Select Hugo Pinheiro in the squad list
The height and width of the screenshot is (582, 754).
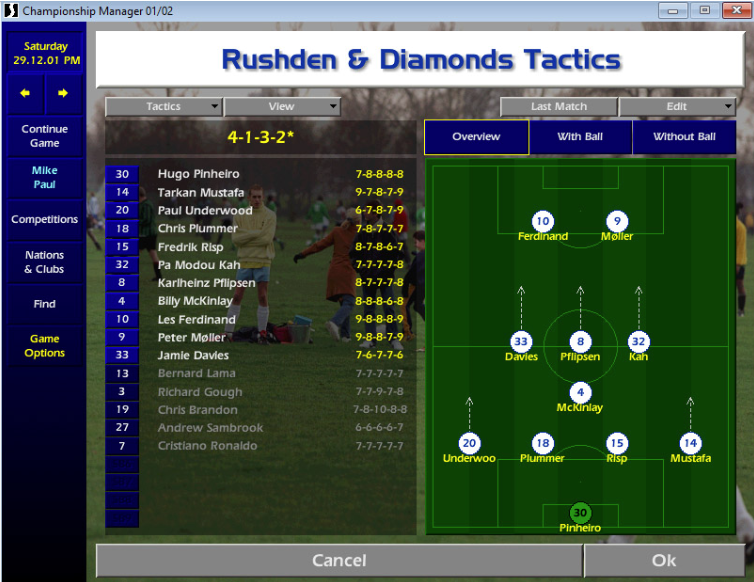pyautogui.click(x=200, y=174)
